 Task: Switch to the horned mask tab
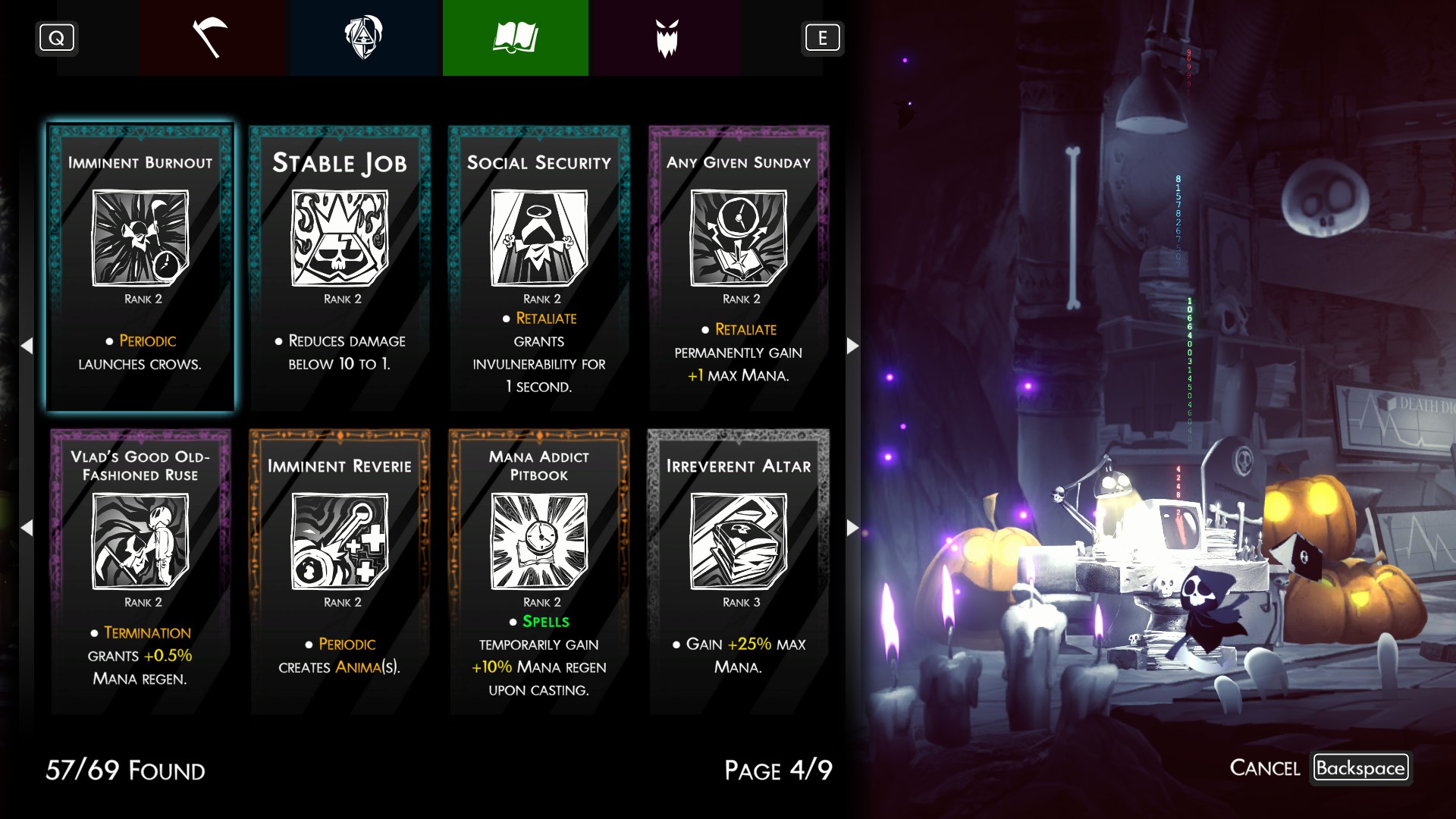667,38
